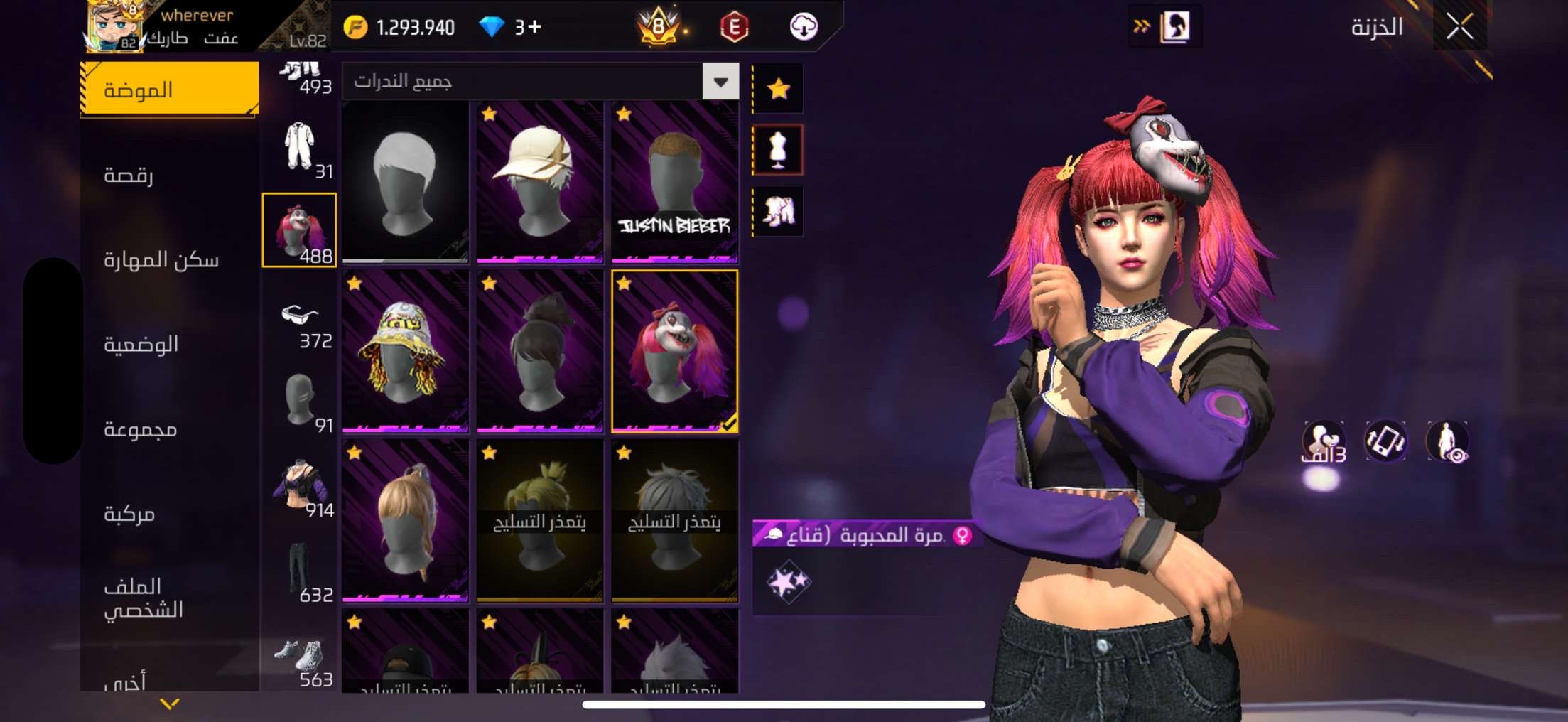Open the سكن المهارة skill skin tab
The height and width of the screenshot is (722, 1568).
(x=161, y=259)
